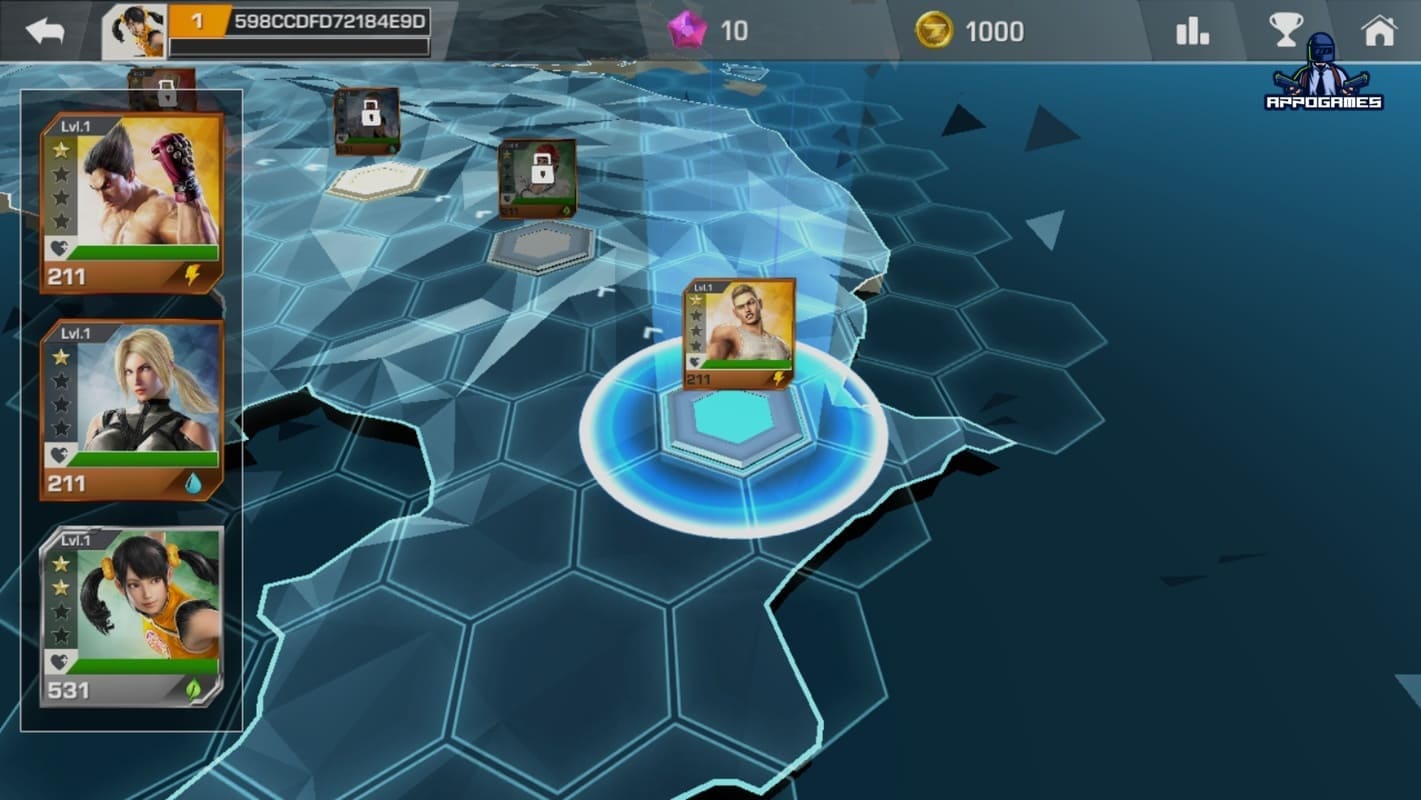
Task: Select the locked Santa-hat opponent node
Action: click(x=537, y=178)
